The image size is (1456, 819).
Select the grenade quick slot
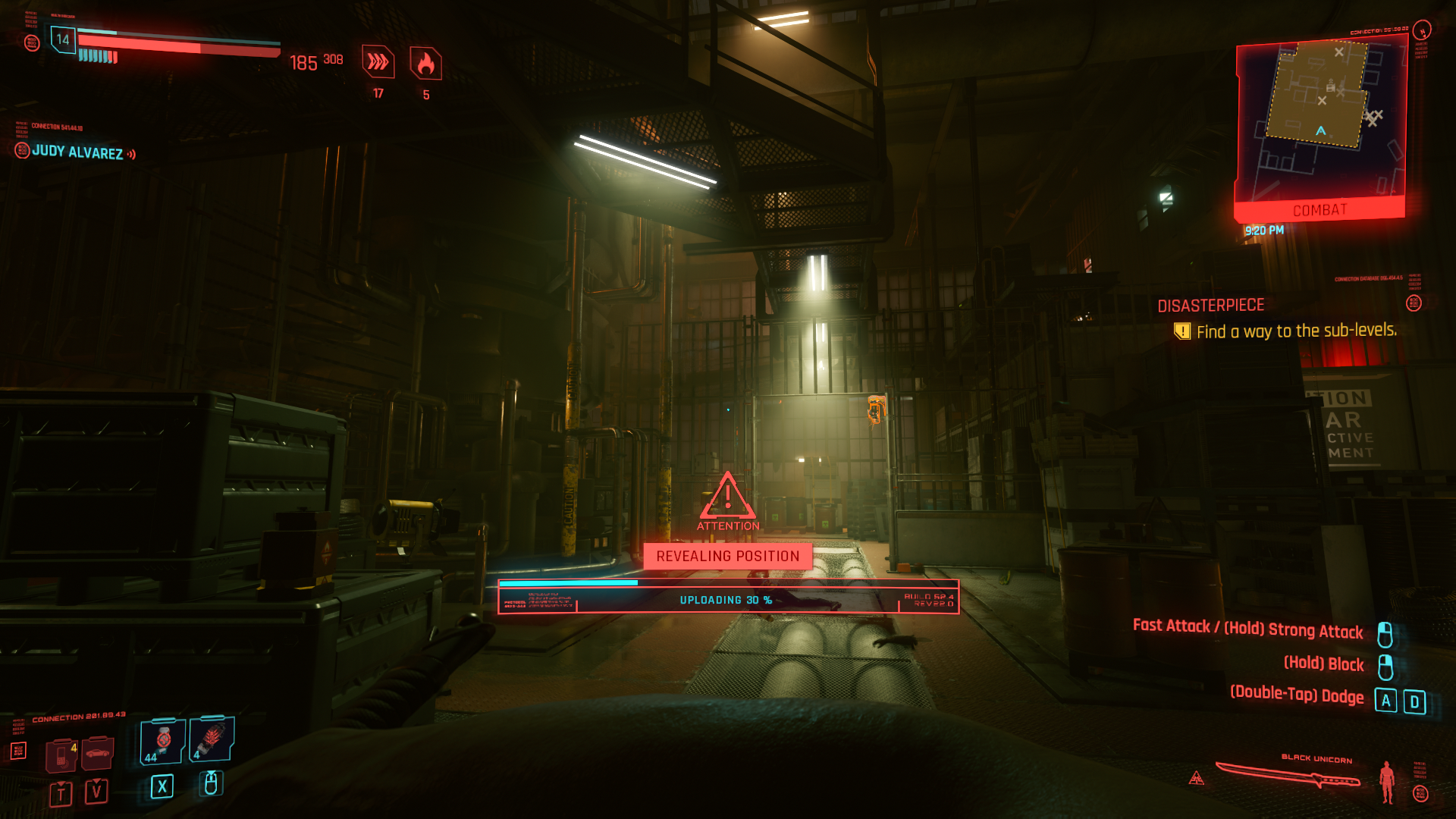pyautogui.click(x=212, y=739)
